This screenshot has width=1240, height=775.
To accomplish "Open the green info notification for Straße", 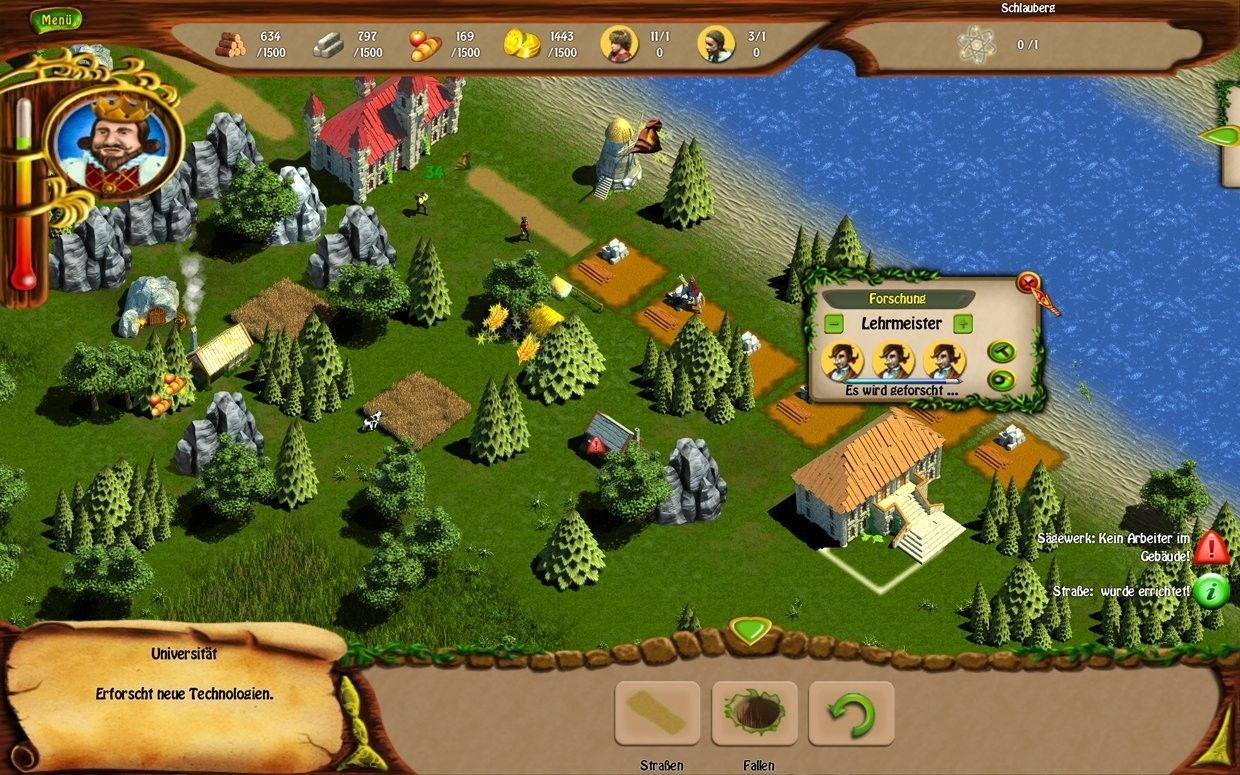I will (x=1211, y=591).
